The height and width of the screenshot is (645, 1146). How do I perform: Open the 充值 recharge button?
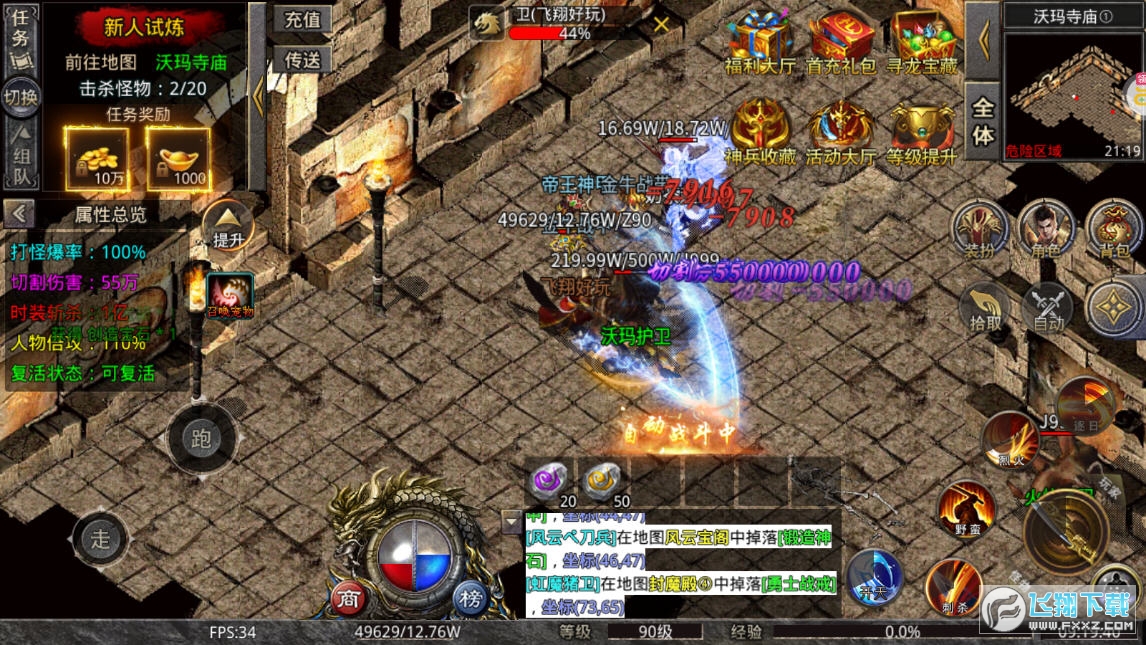(302, 19)
